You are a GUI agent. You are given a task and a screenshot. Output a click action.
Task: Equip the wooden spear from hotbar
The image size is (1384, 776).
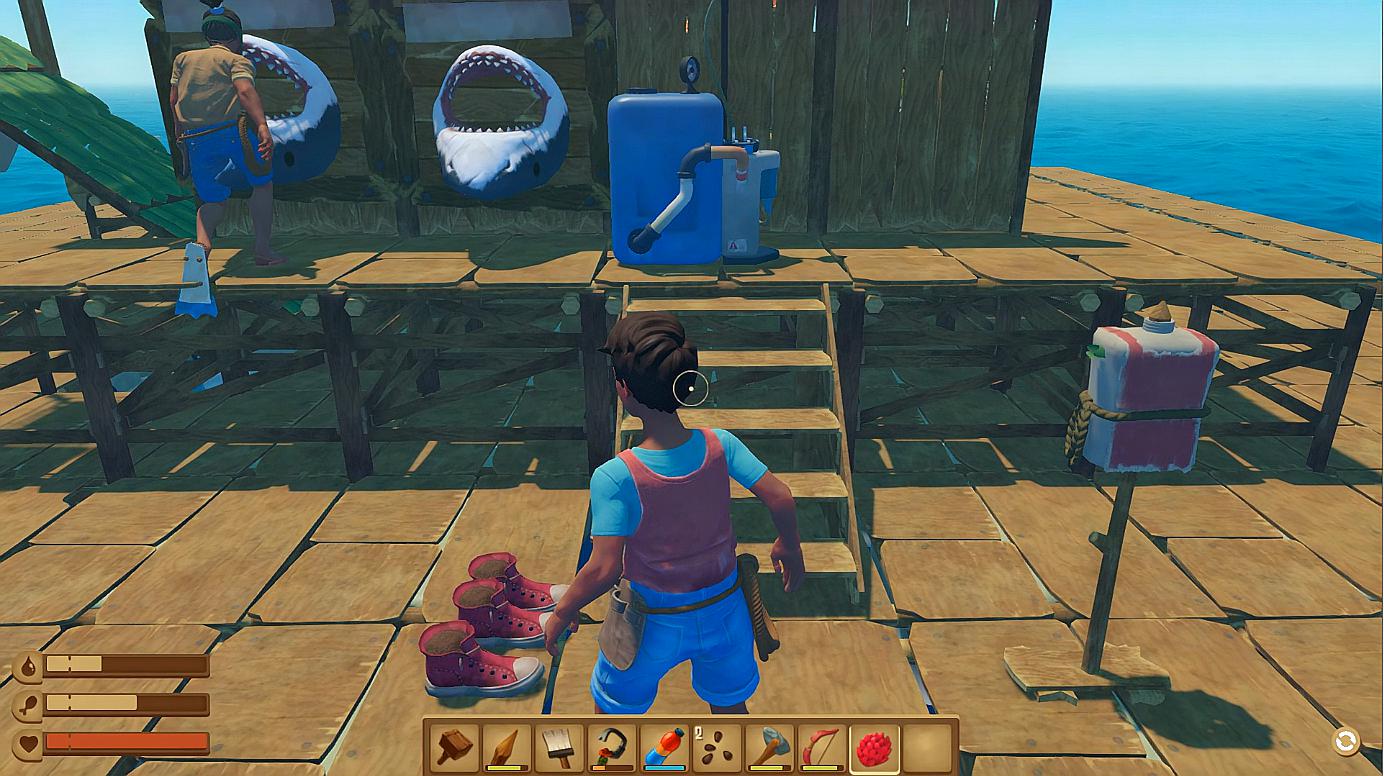click(506, 747)
